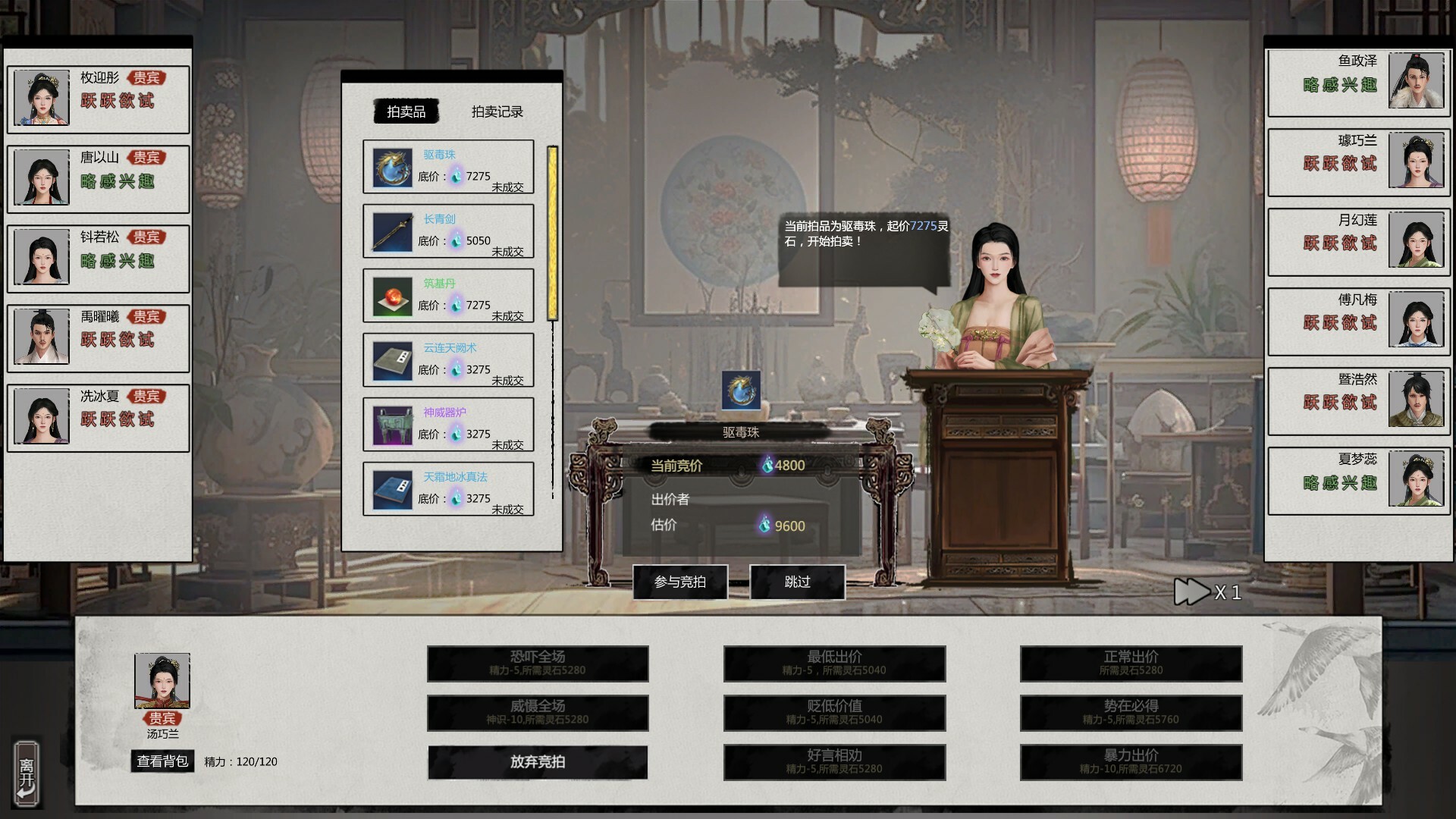This screenshot has width=1456, height=819.
Task: Open 查看背包 to view backpack
Action: 162,761
